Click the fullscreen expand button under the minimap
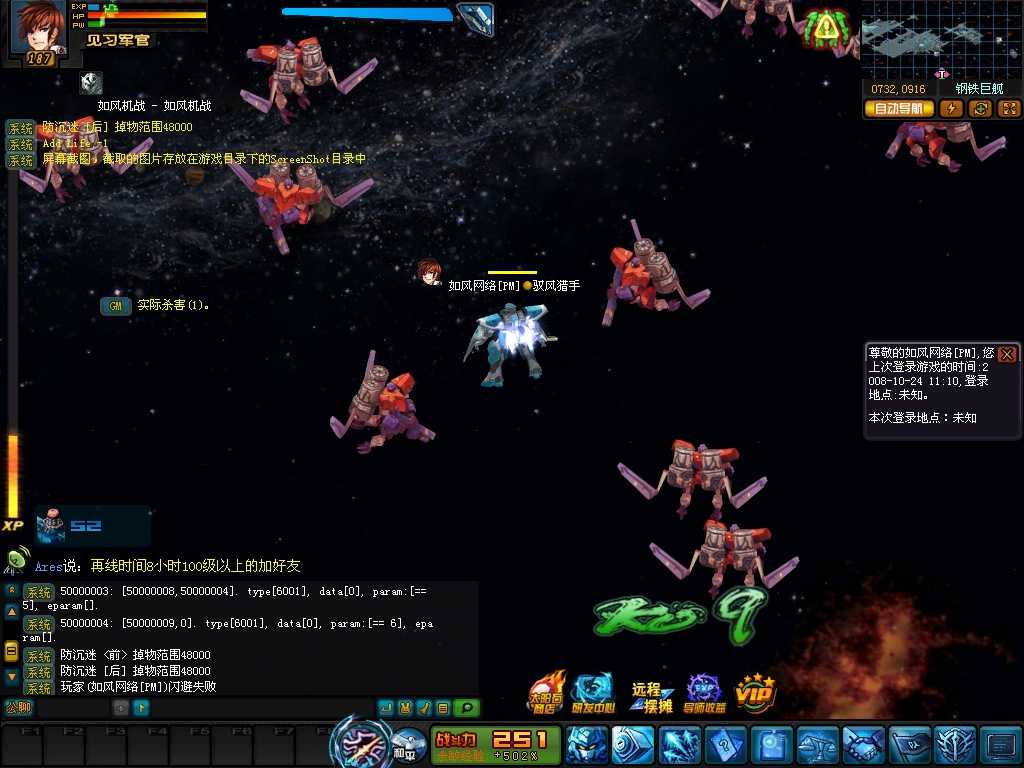This screenshot has width=1024, height=768. click(1009, 108)
